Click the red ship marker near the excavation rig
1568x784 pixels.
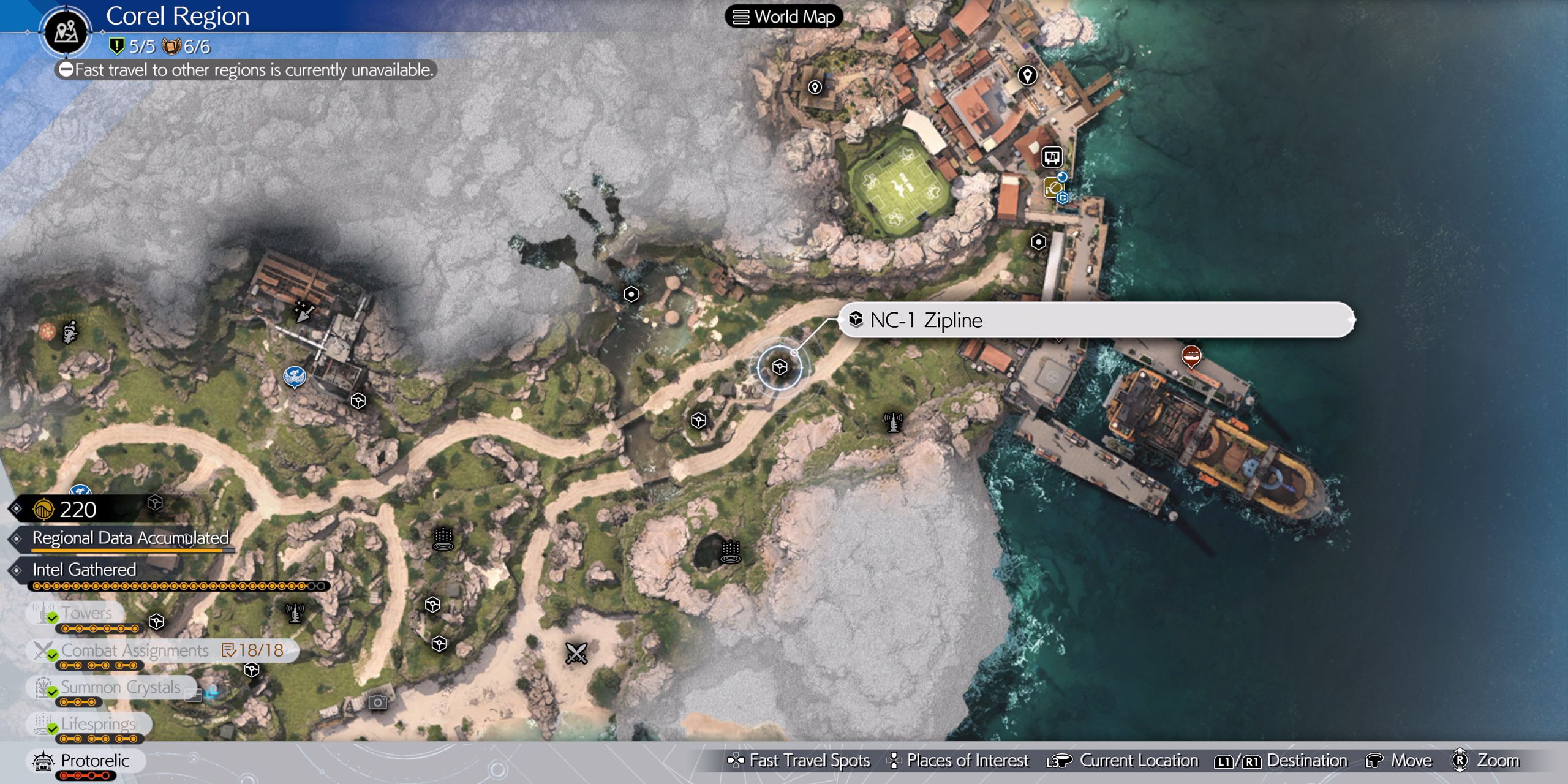point(1192,355)
